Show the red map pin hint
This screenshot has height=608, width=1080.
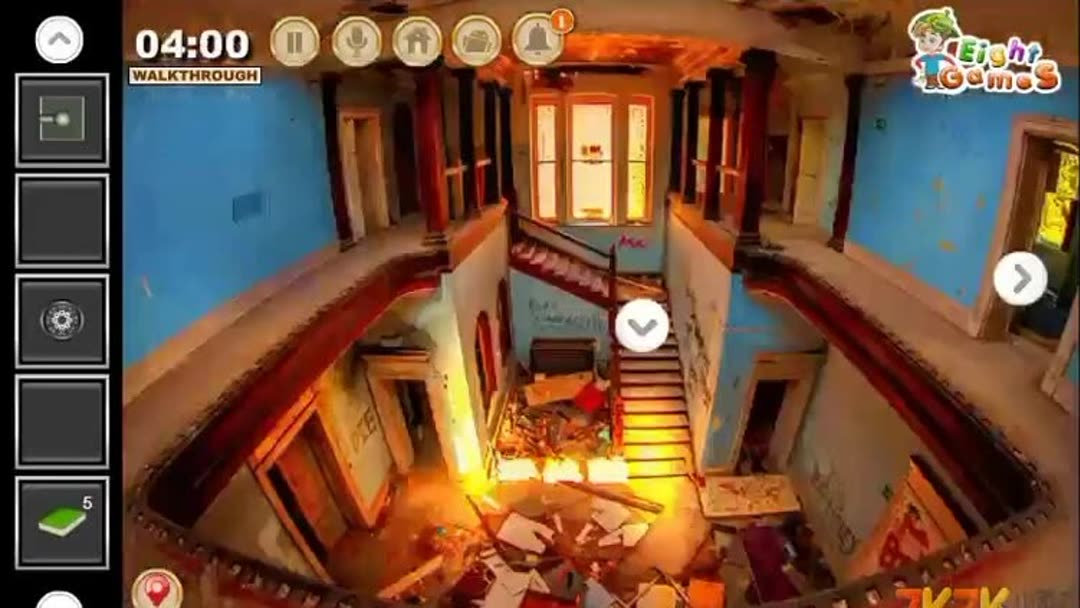click(157, 589)
